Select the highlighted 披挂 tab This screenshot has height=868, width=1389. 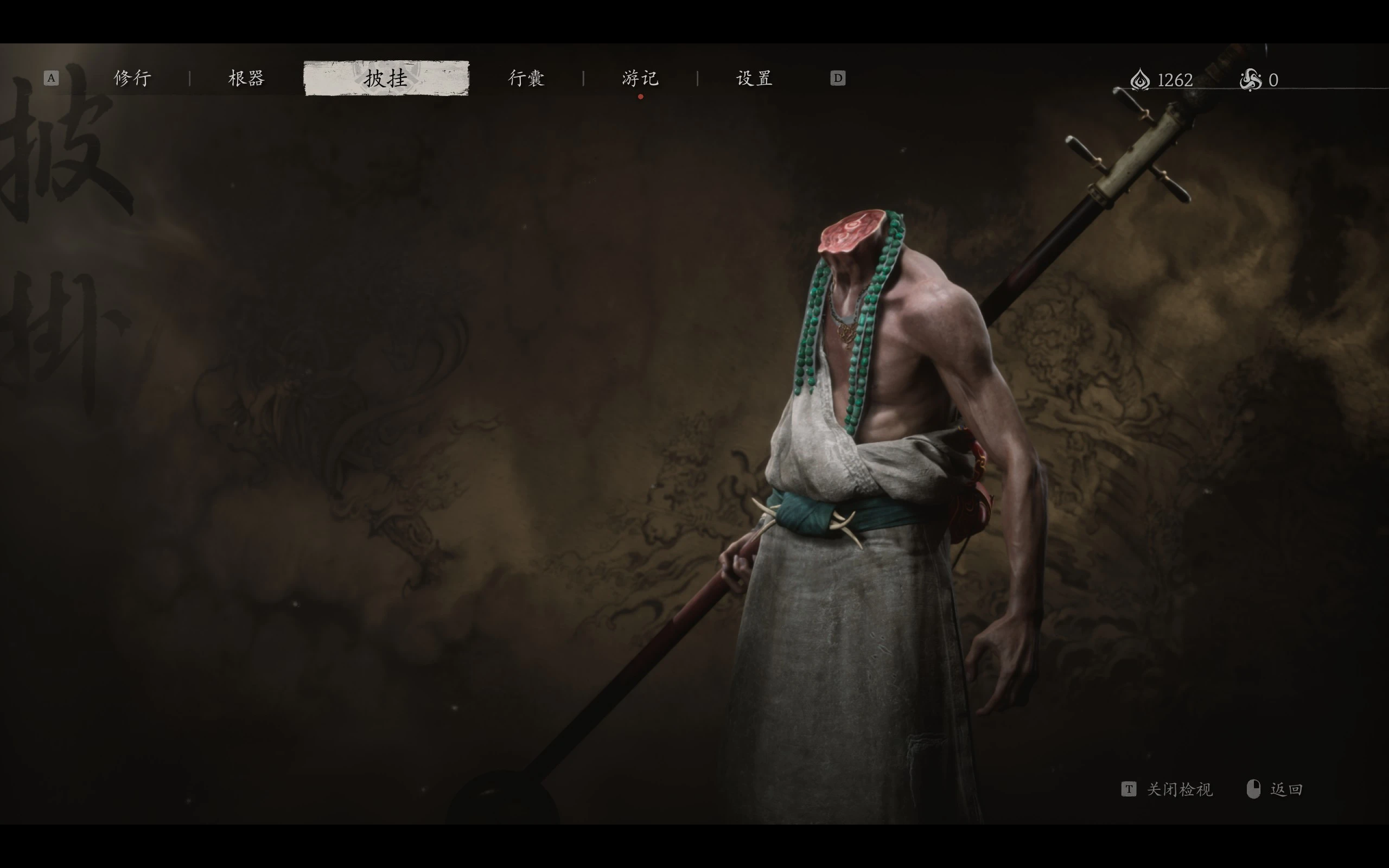point(386,78)
